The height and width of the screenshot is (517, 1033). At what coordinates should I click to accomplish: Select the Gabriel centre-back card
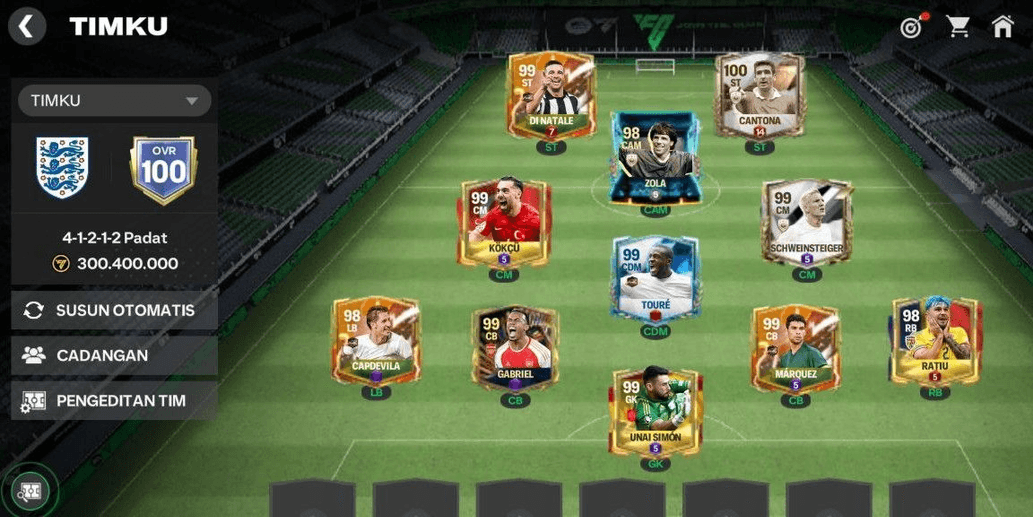[x=515, y=348]
